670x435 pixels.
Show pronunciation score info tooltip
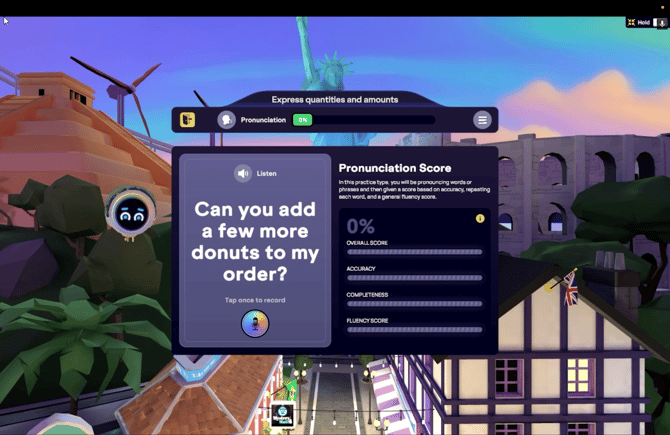pyautogui.click(x=480, y=219)
